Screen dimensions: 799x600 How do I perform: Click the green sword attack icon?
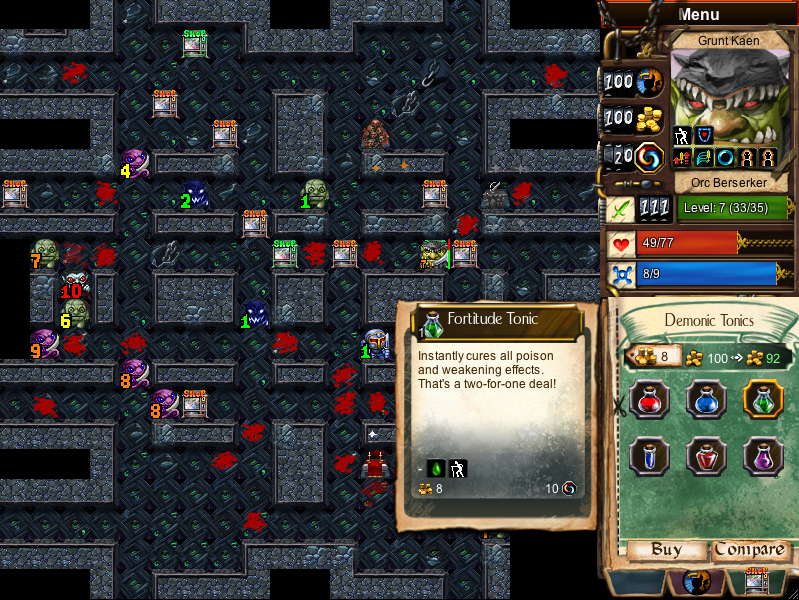(x=619, y=209)
